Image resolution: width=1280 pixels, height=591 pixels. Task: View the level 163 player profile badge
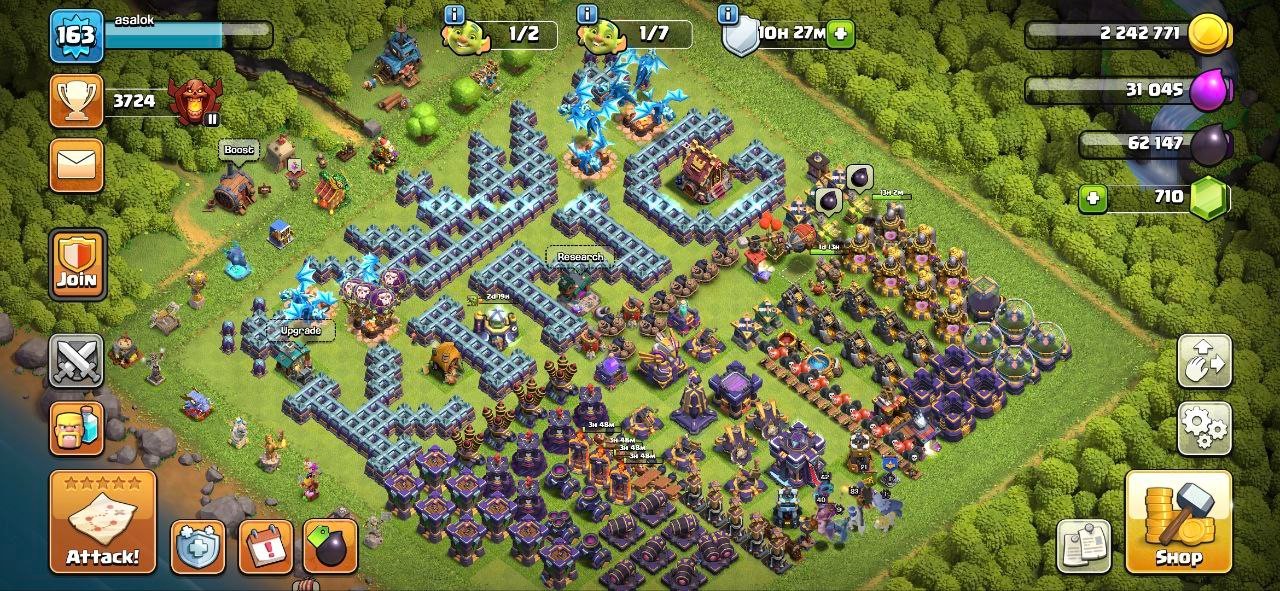pyautogui.click(x=76, y=36)
